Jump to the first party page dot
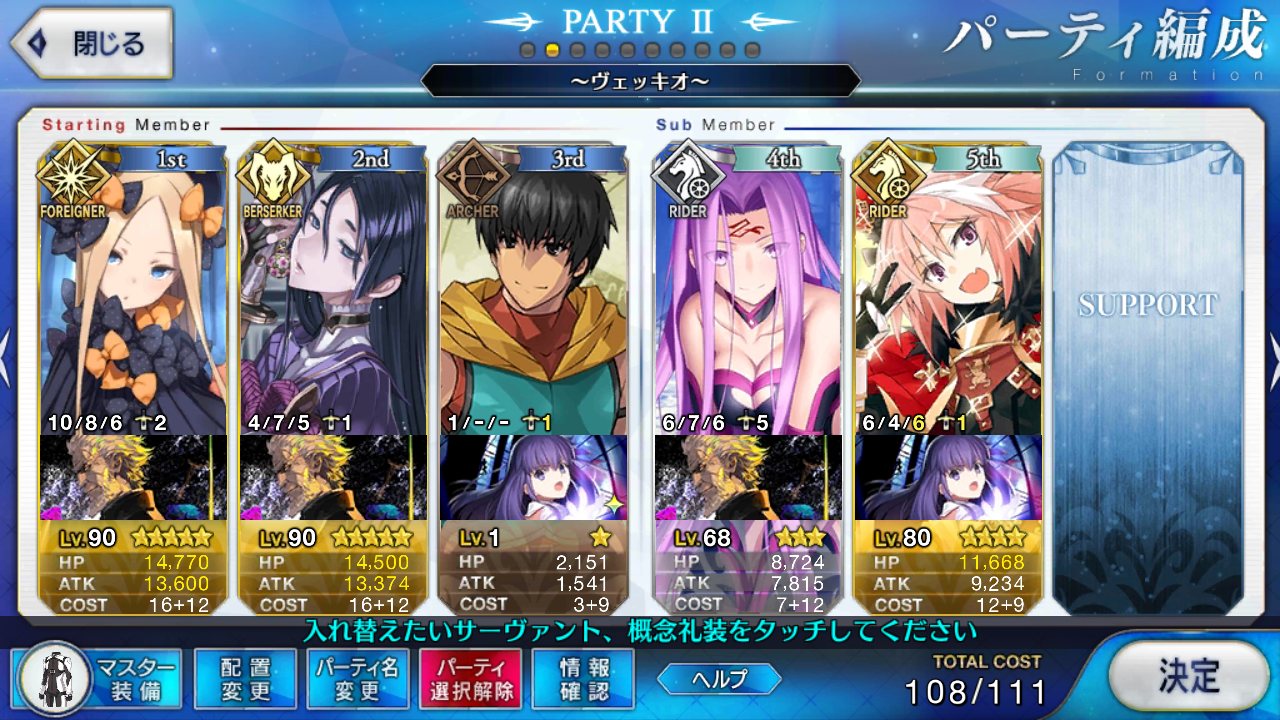The width and height of the screenshot is (1280, 720). tap(528, 50)
